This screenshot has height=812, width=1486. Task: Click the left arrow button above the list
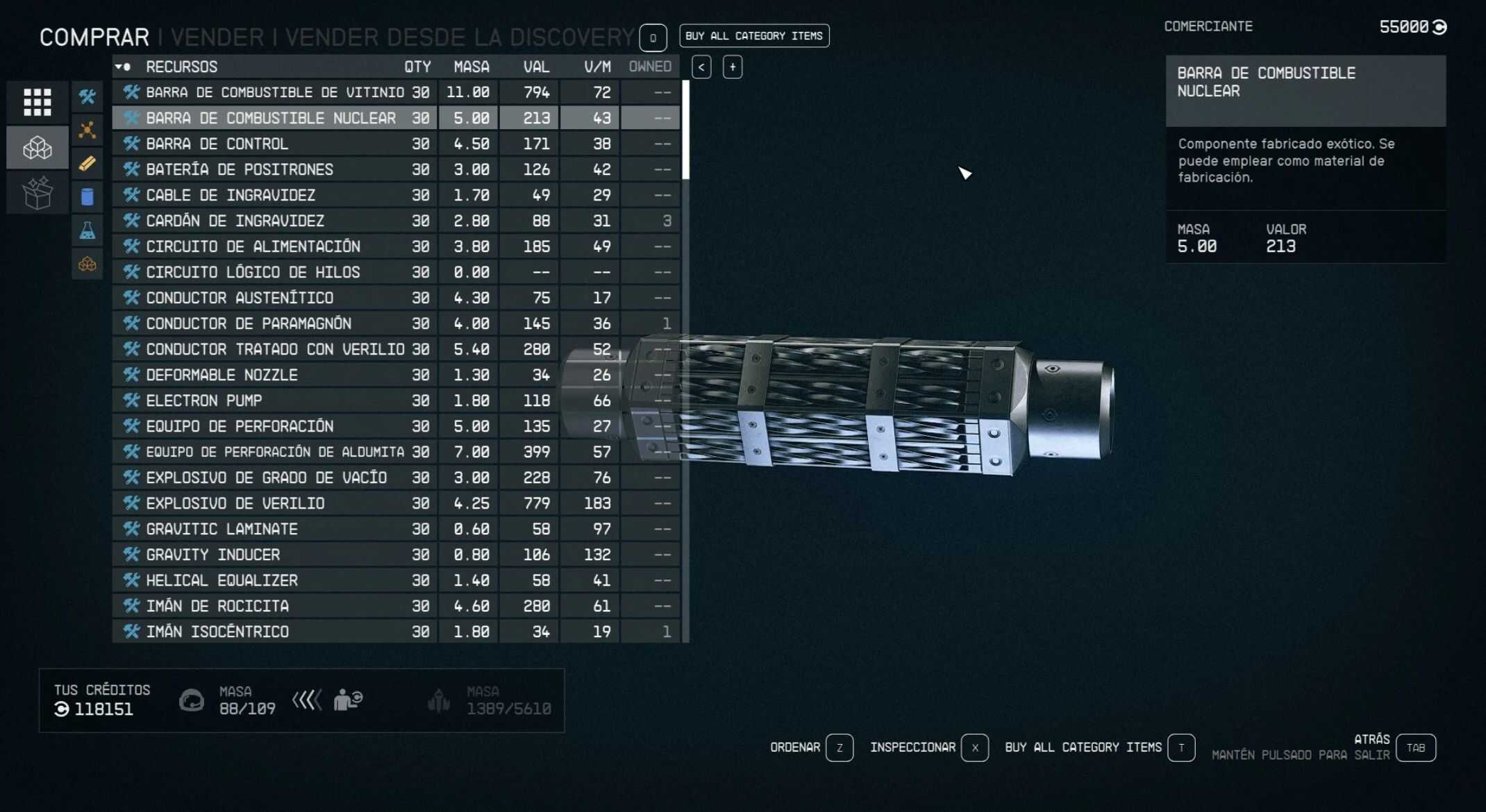701,67
